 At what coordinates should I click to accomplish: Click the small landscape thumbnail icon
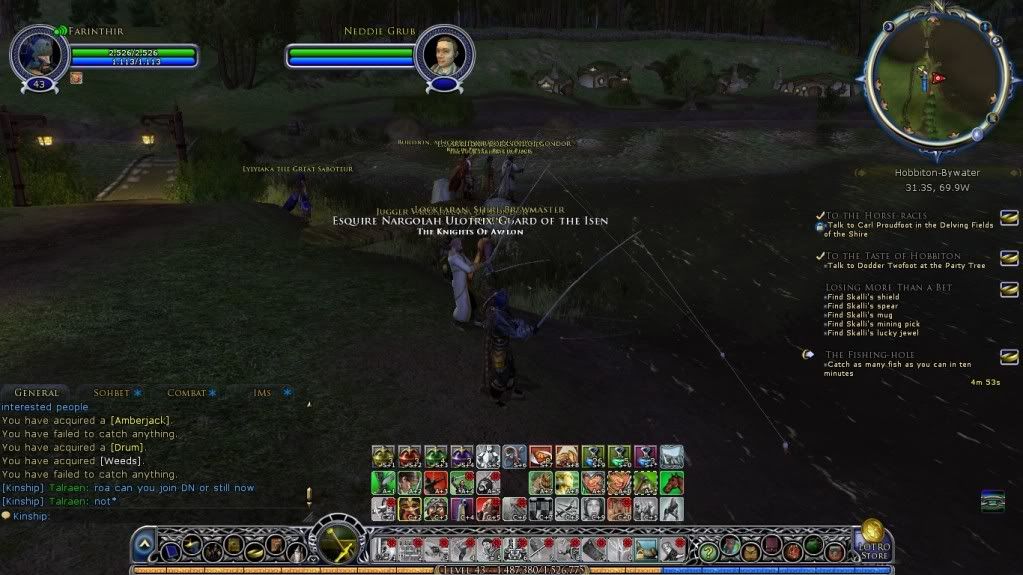click(992, 498)
